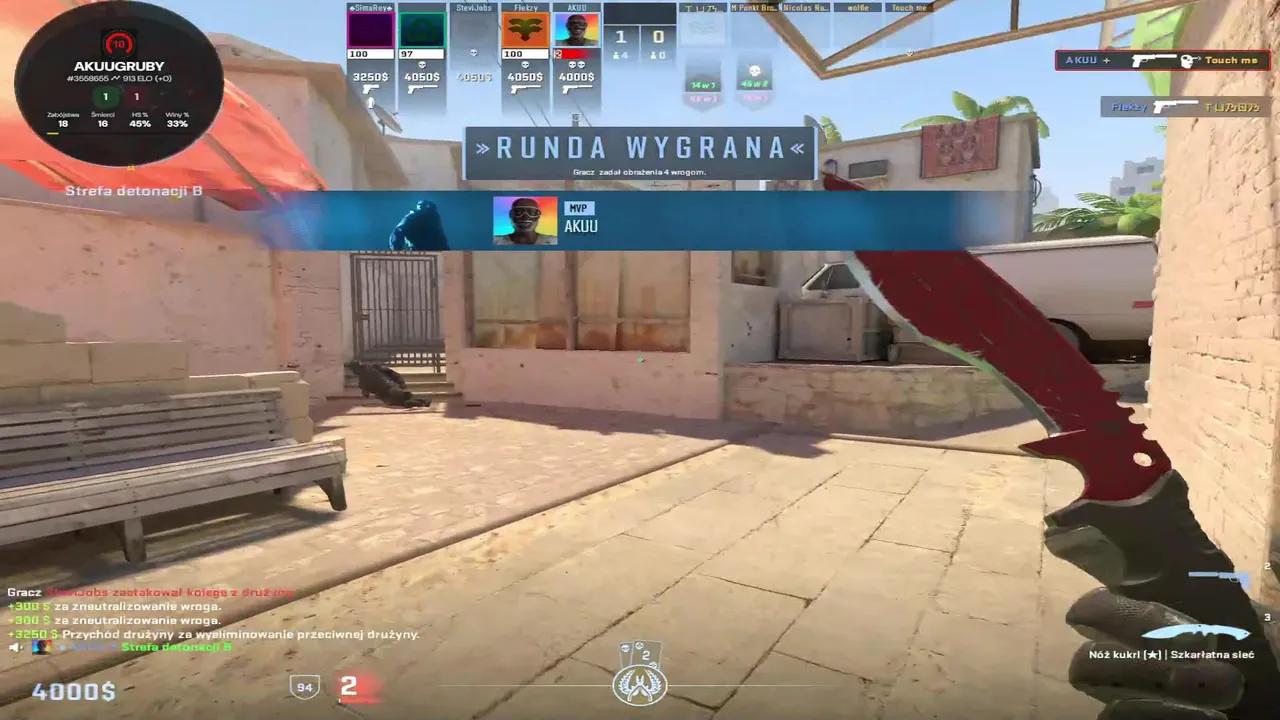Open the RUNDA WYGRANA banner
This screenshot has height=720, width=1280.
[640, 150]
